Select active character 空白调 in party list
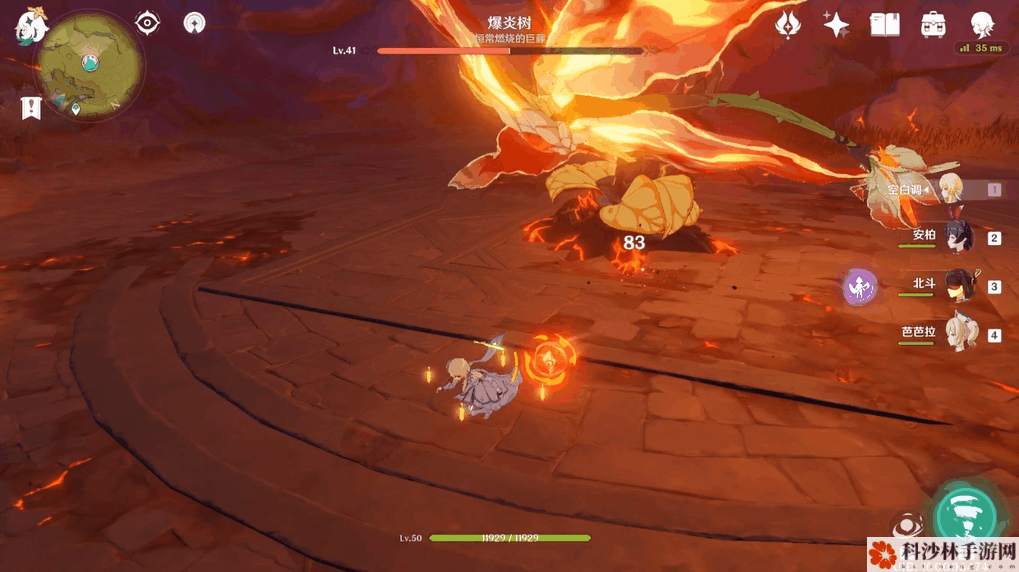The width and height of the screenshot is (1019, 572). [948, 189]
